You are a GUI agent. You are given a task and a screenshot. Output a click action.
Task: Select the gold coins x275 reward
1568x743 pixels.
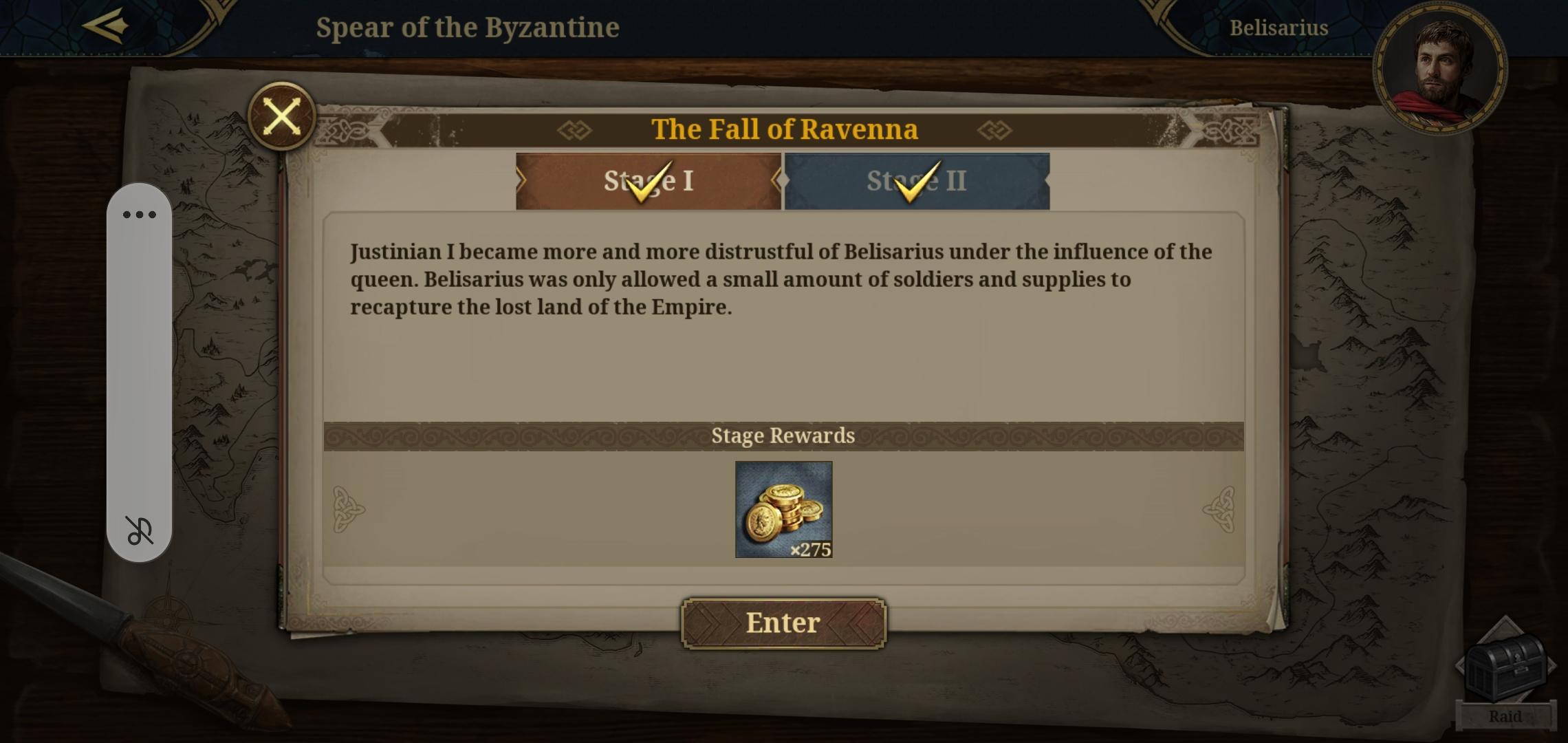[x=783, y=510]
